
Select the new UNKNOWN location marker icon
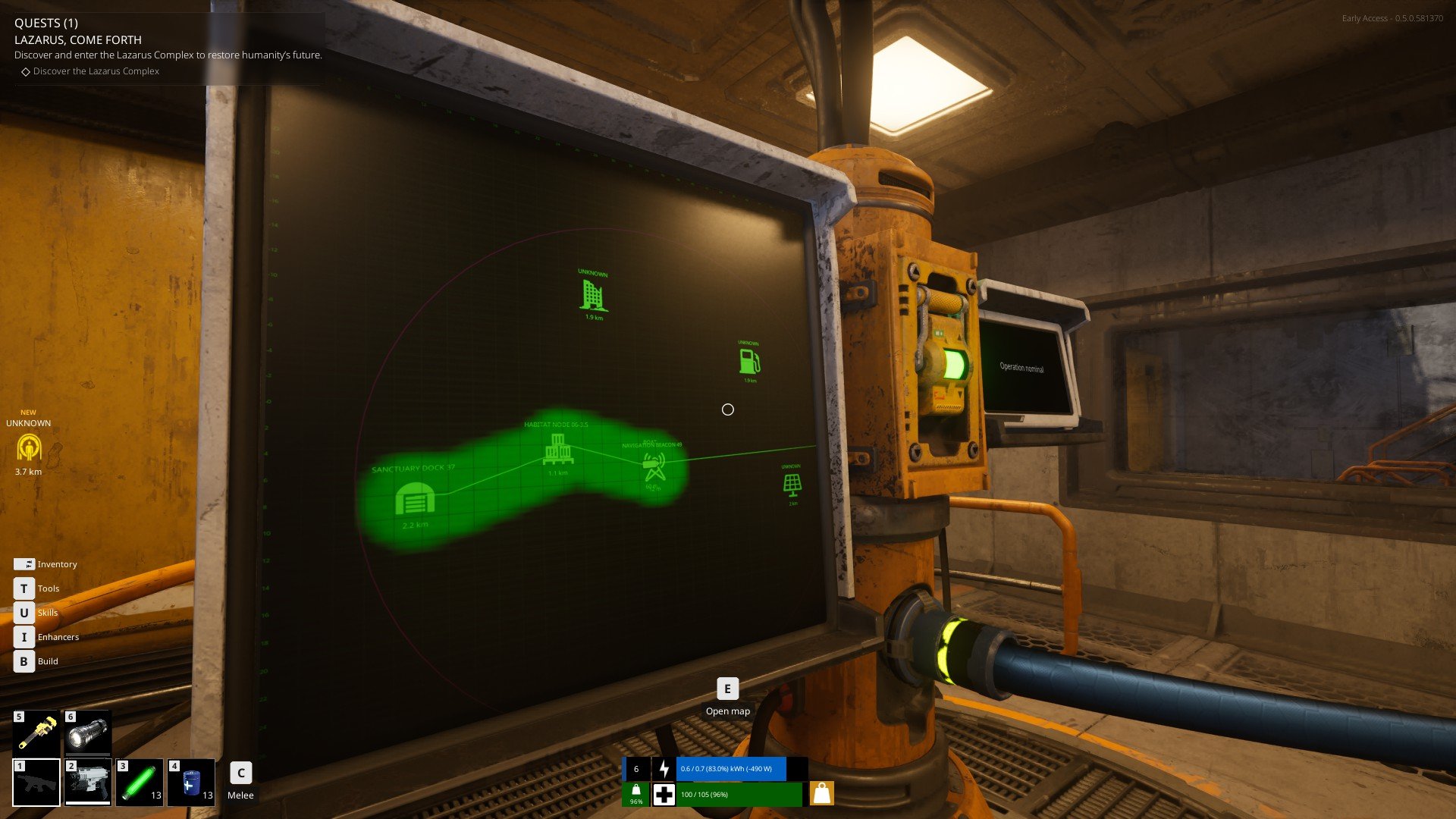pos(29,447)
